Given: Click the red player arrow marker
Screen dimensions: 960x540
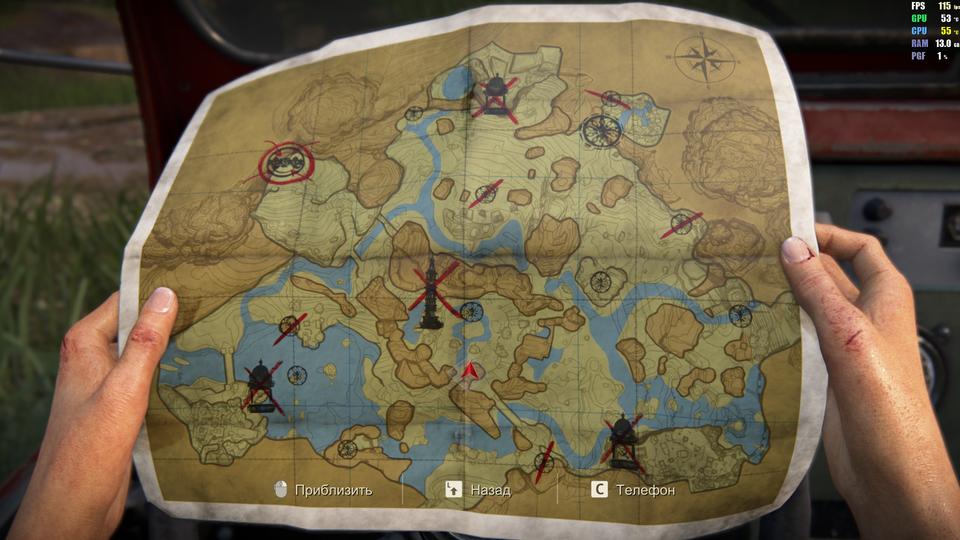Looking at the screenshot, I should coord(466,374).
